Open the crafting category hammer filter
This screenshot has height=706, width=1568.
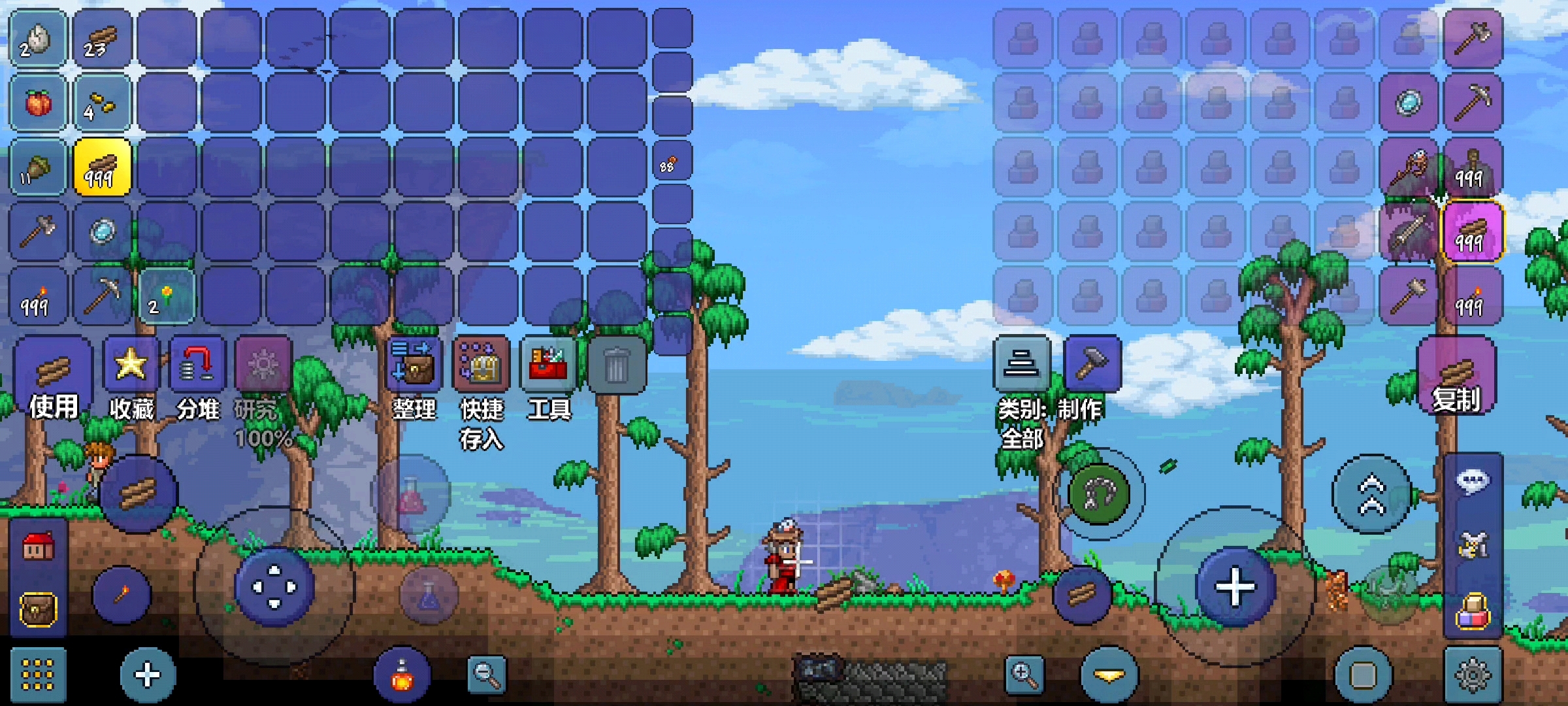[1092, 363]
